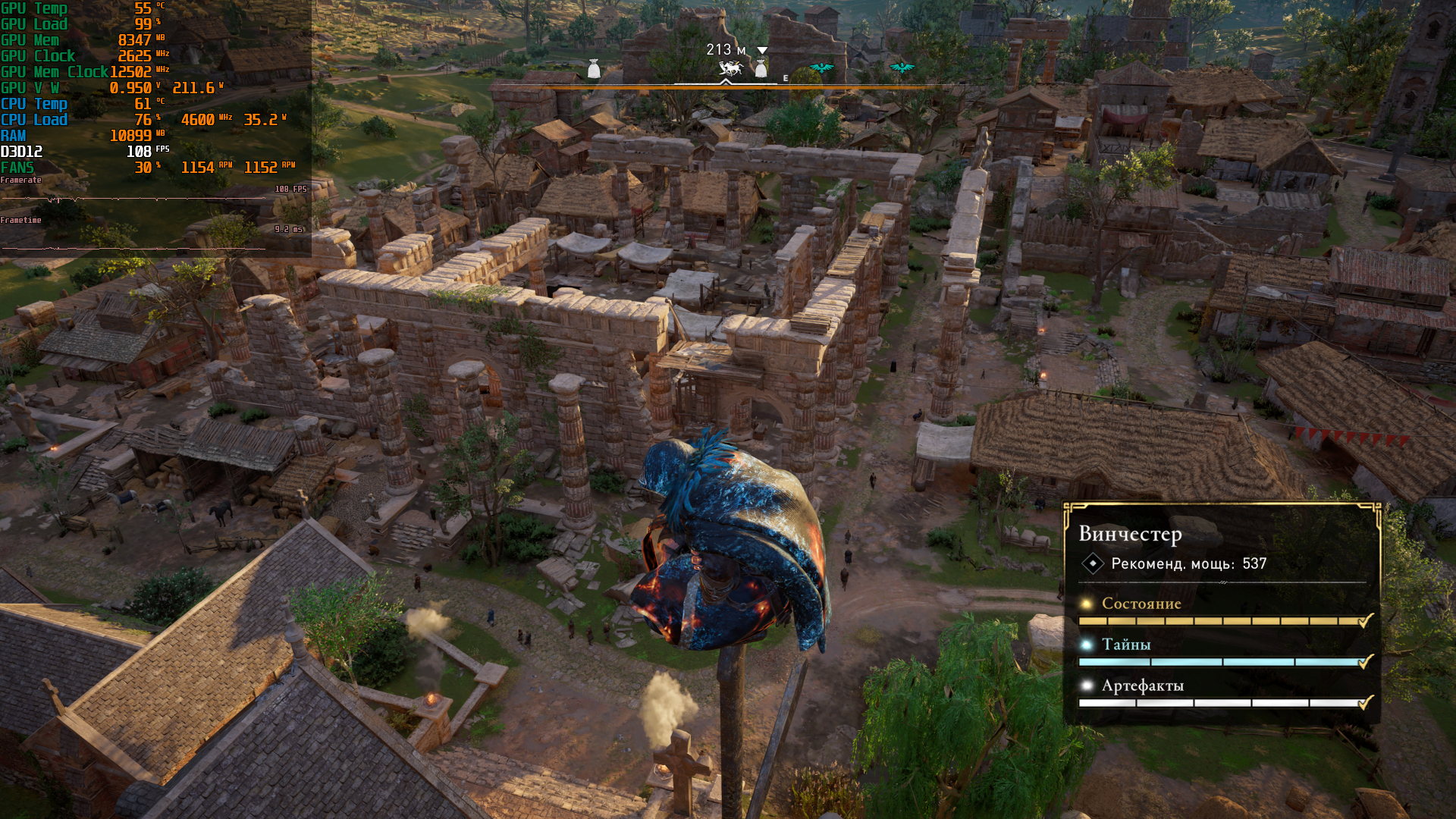Select the diamond power-level icon
1456x819 pixels.
point(1092,563)
